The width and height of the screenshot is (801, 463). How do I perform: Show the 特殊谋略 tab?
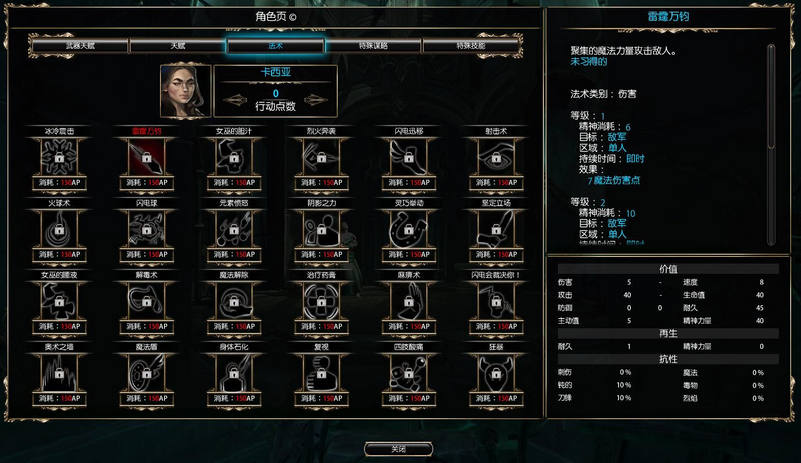372,46
